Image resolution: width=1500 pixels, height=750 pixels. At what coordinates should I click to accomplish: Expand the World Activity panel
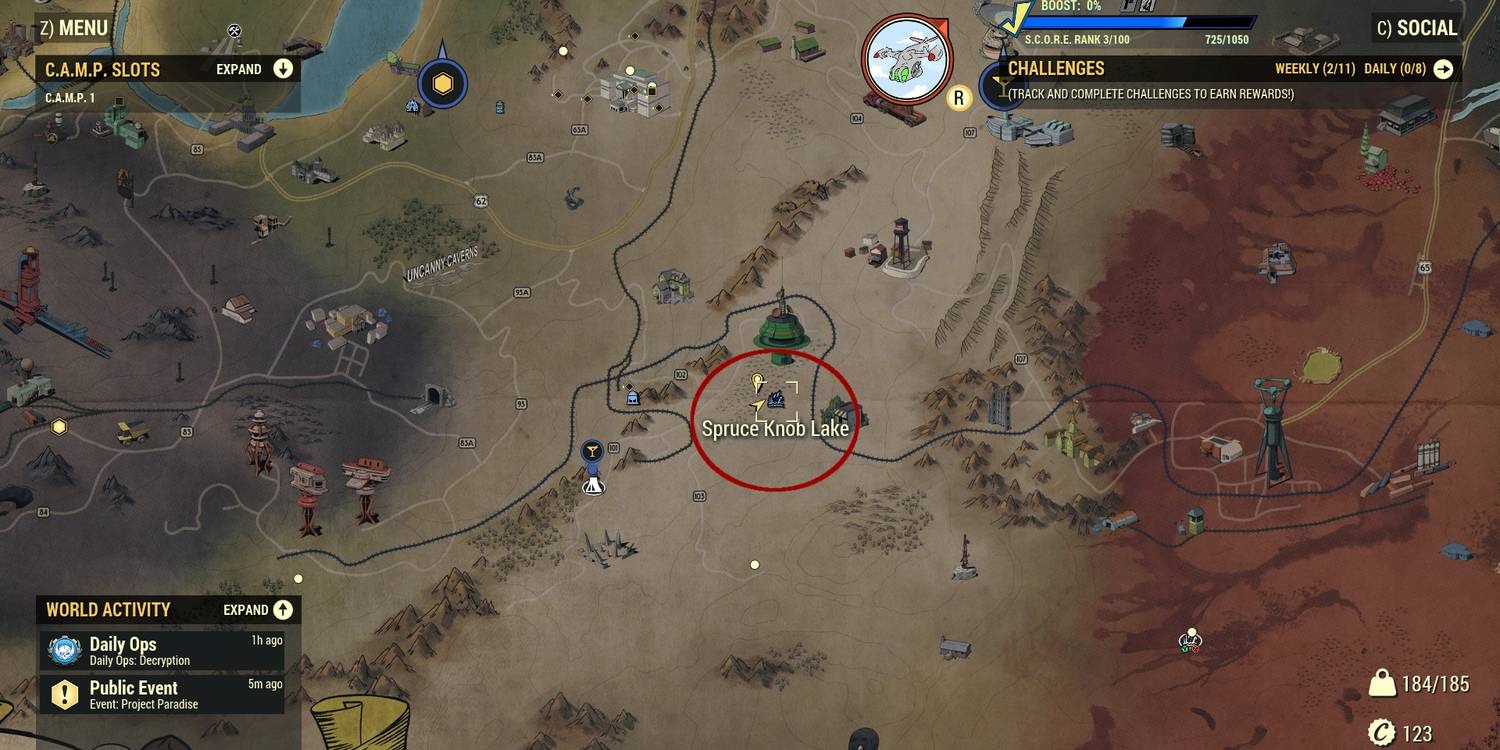click(x=283, y=610)
